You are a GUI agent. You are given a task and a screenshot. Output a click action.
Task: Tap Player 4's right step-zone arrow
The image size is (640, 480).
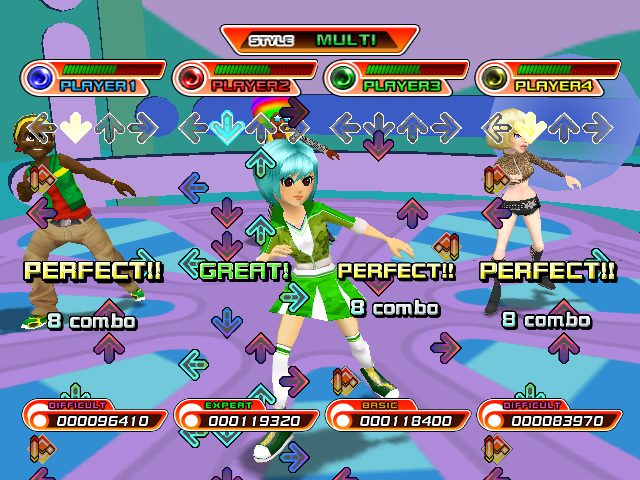coord(597,126)
